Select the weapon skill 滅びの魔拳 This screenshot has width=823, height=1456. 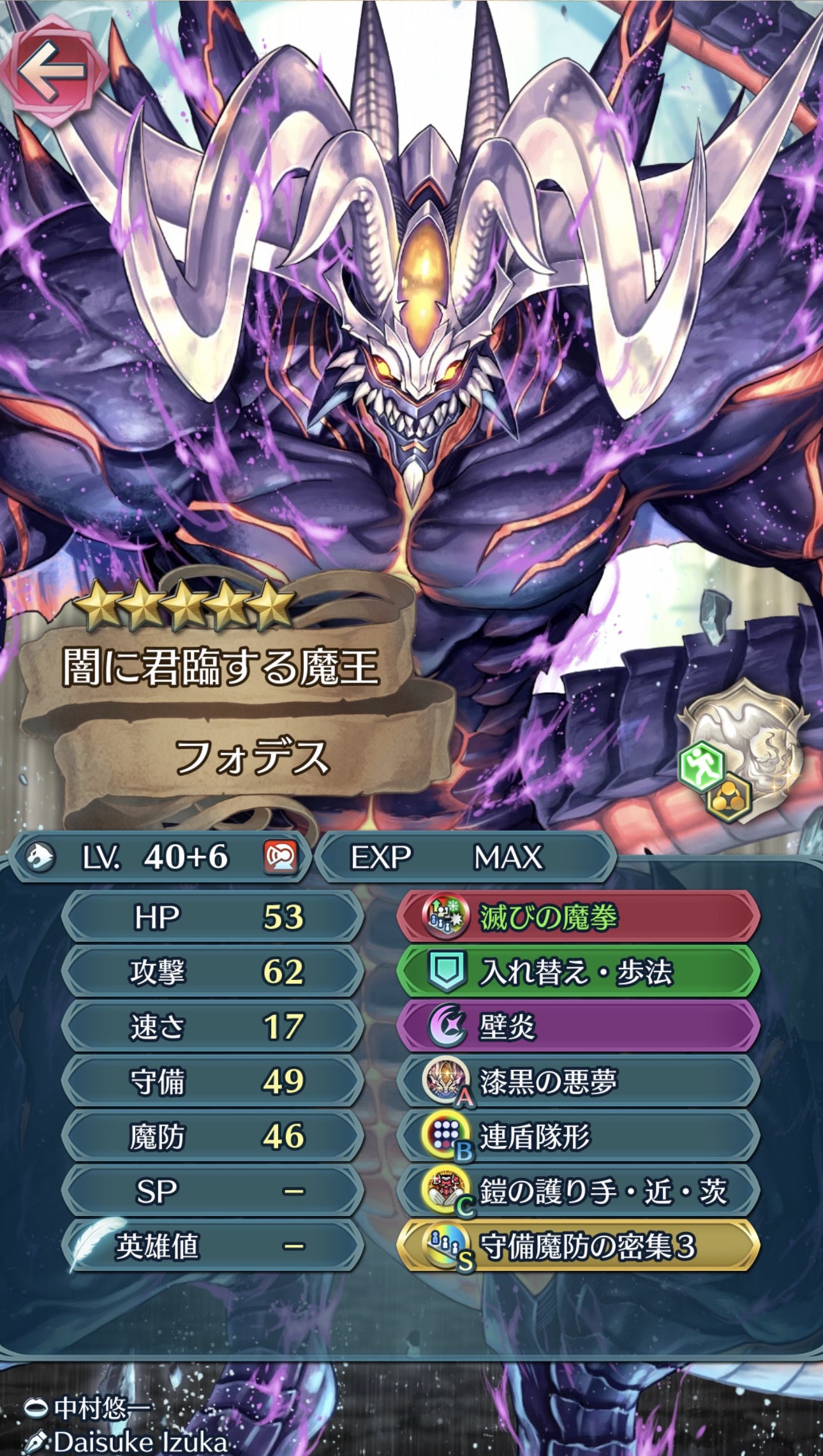click(x=578, y=917)
